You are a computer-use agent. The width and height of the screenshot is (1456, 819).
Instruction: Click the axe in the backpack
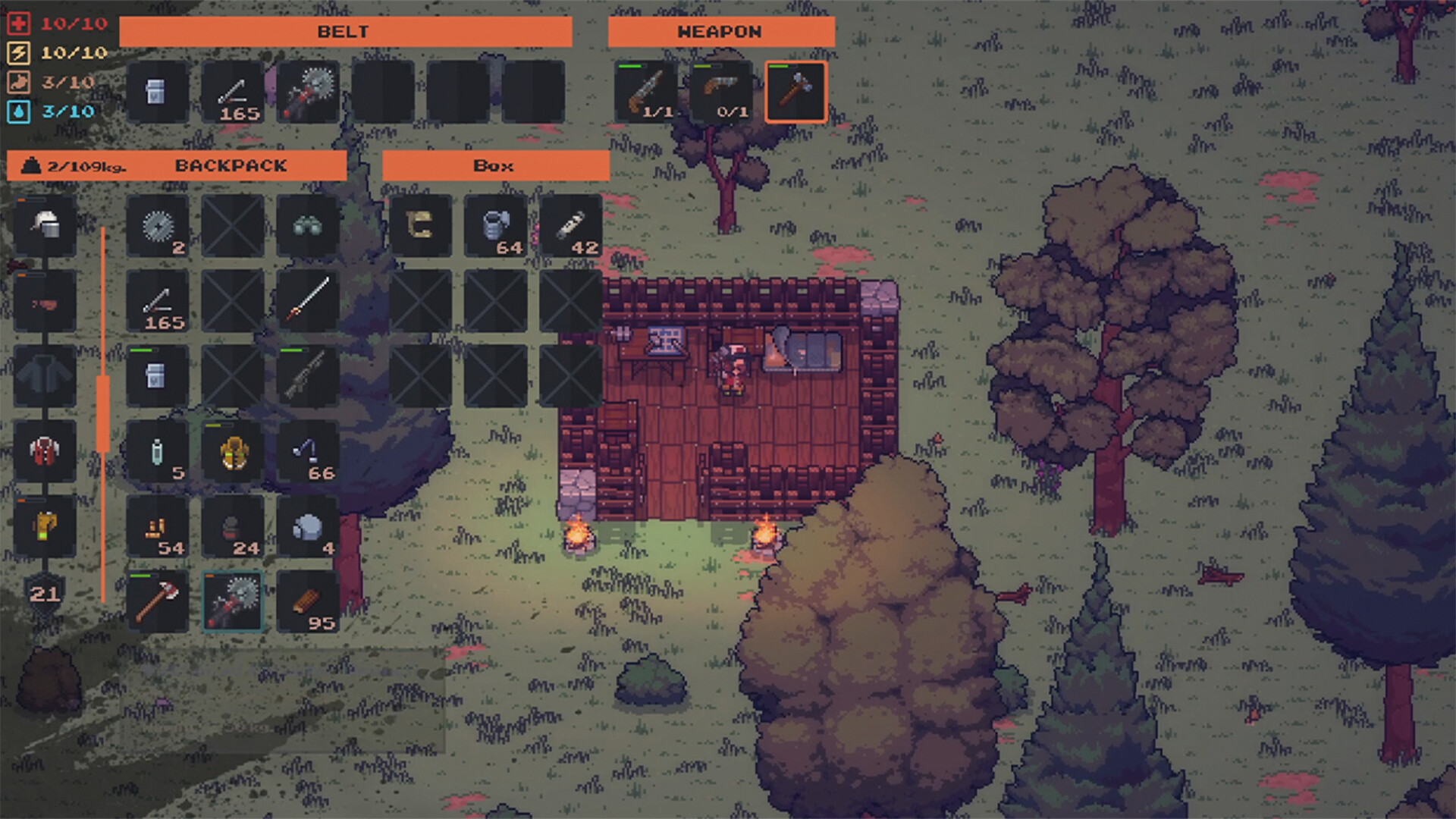156,600
